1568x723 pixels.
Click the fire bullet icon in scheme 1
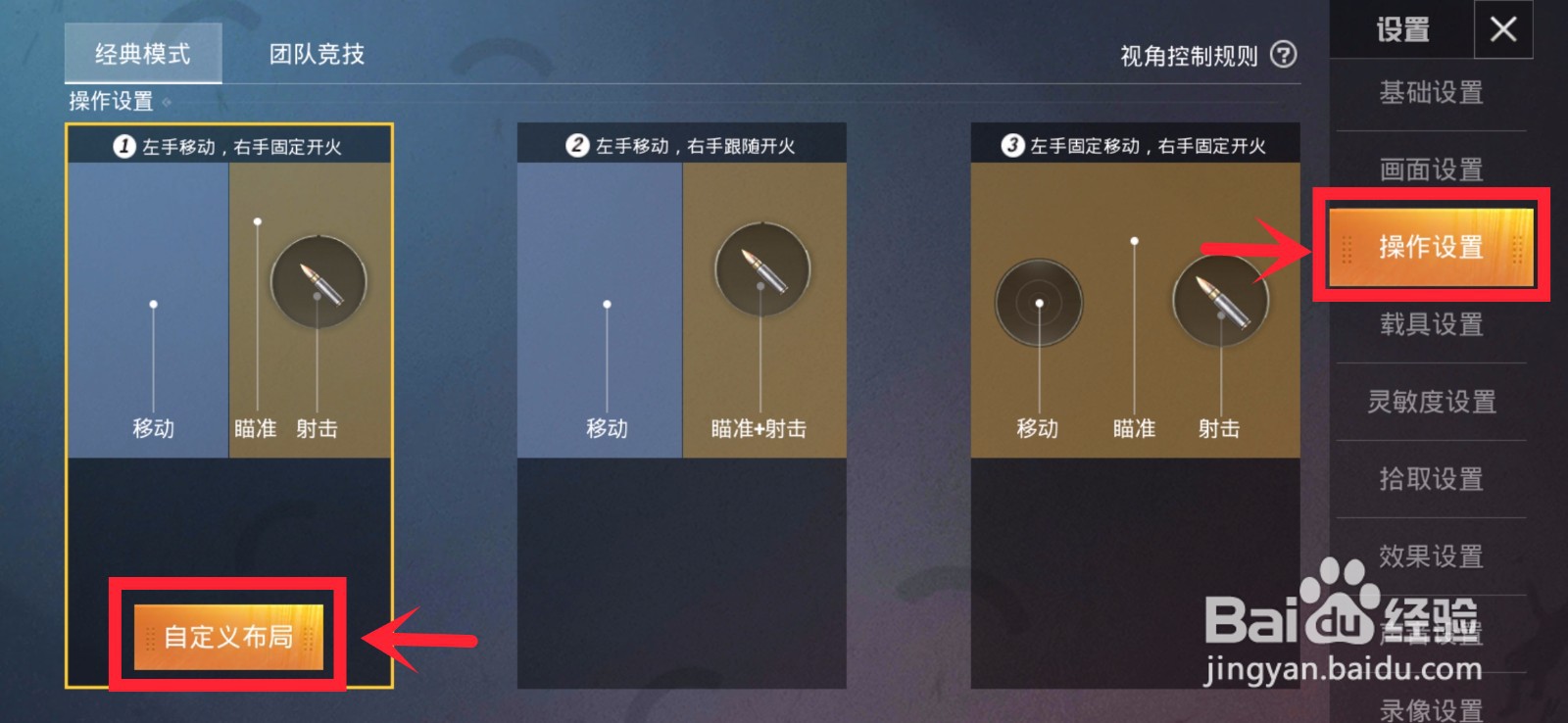point(318,281)
